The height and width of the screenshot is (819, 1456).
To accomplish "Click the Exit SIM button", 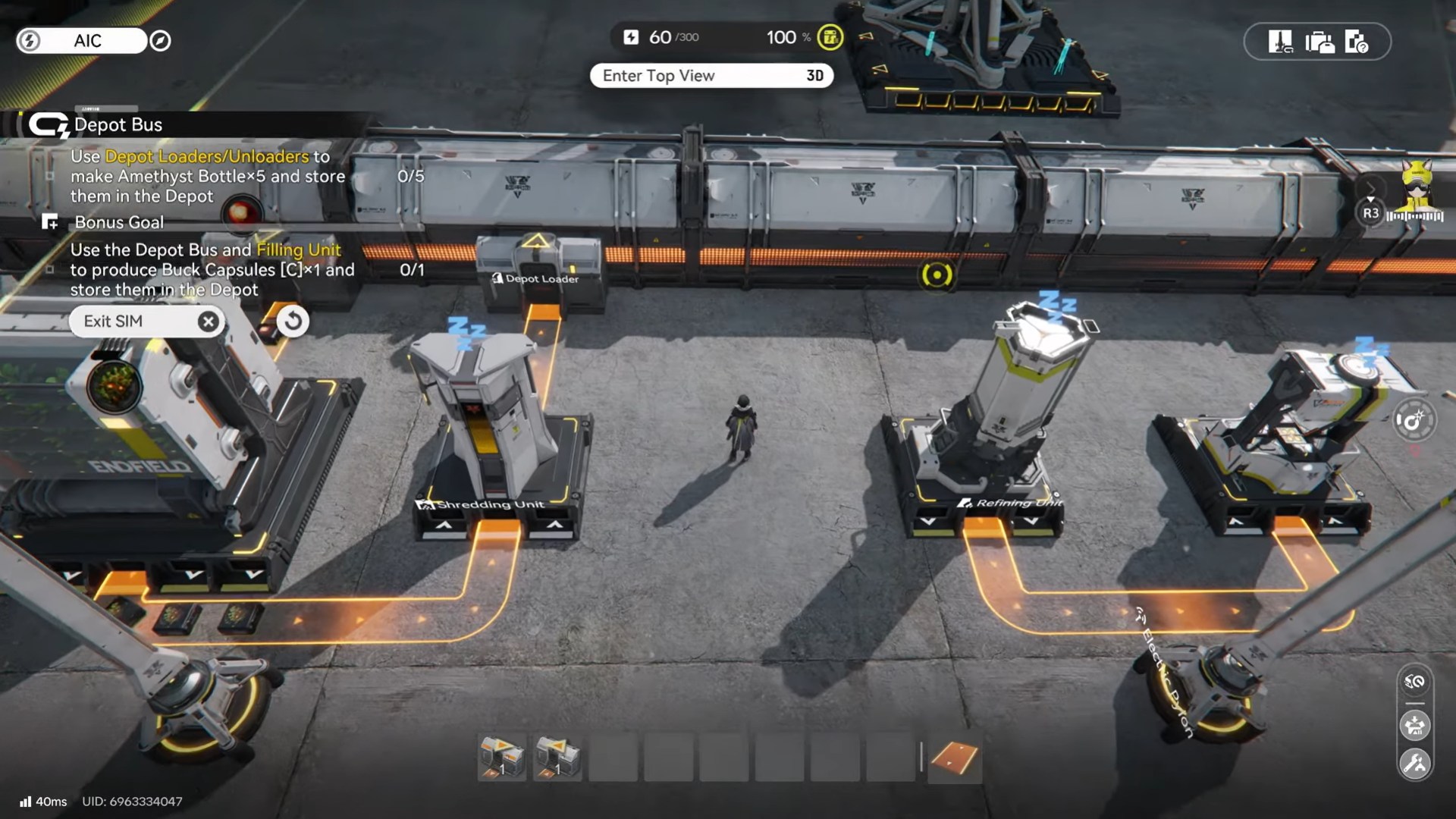I will pos(146,322).
